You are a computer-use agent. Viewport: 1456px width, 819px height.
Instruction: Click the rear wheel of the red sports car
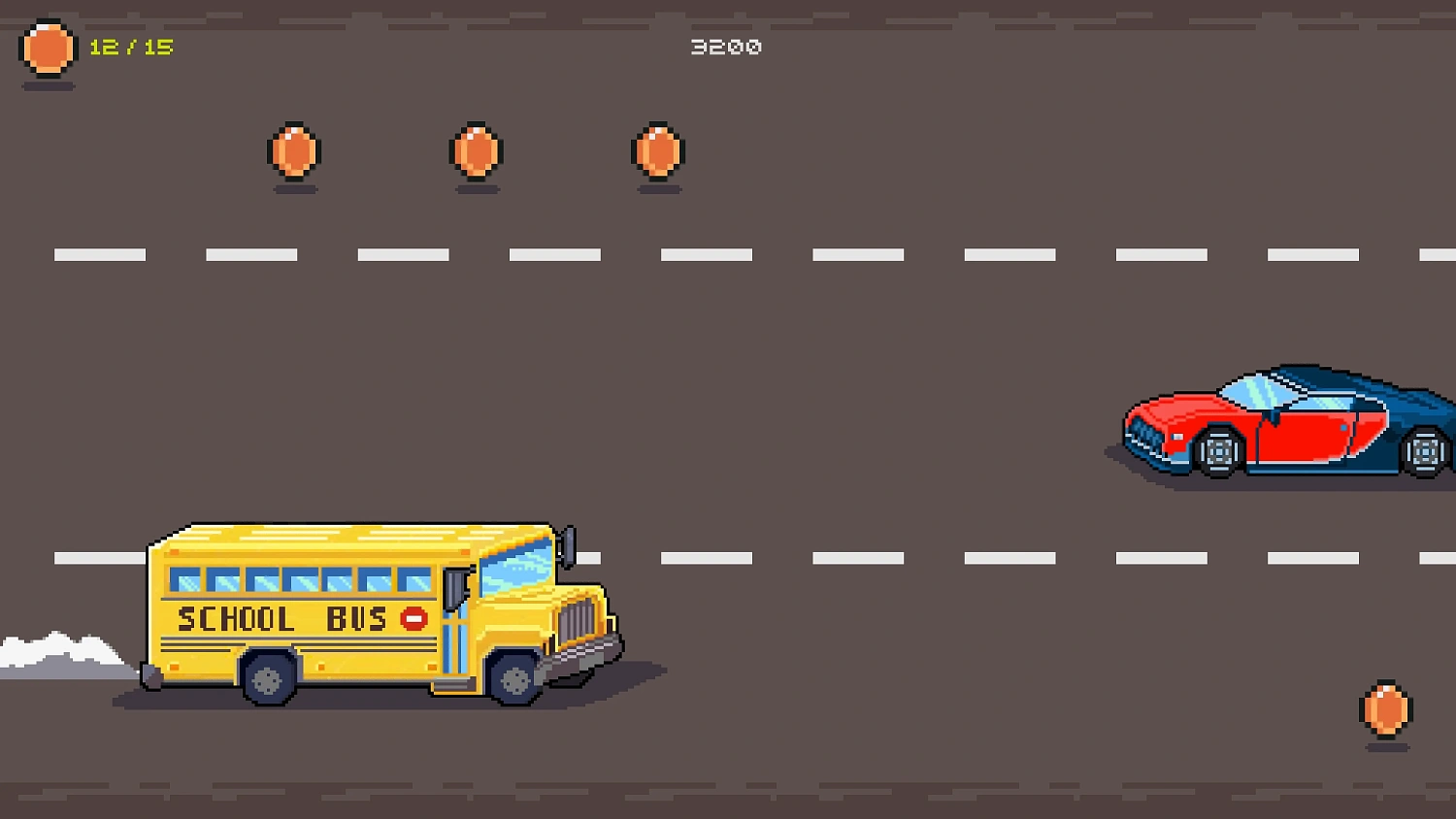point(1423,450)
